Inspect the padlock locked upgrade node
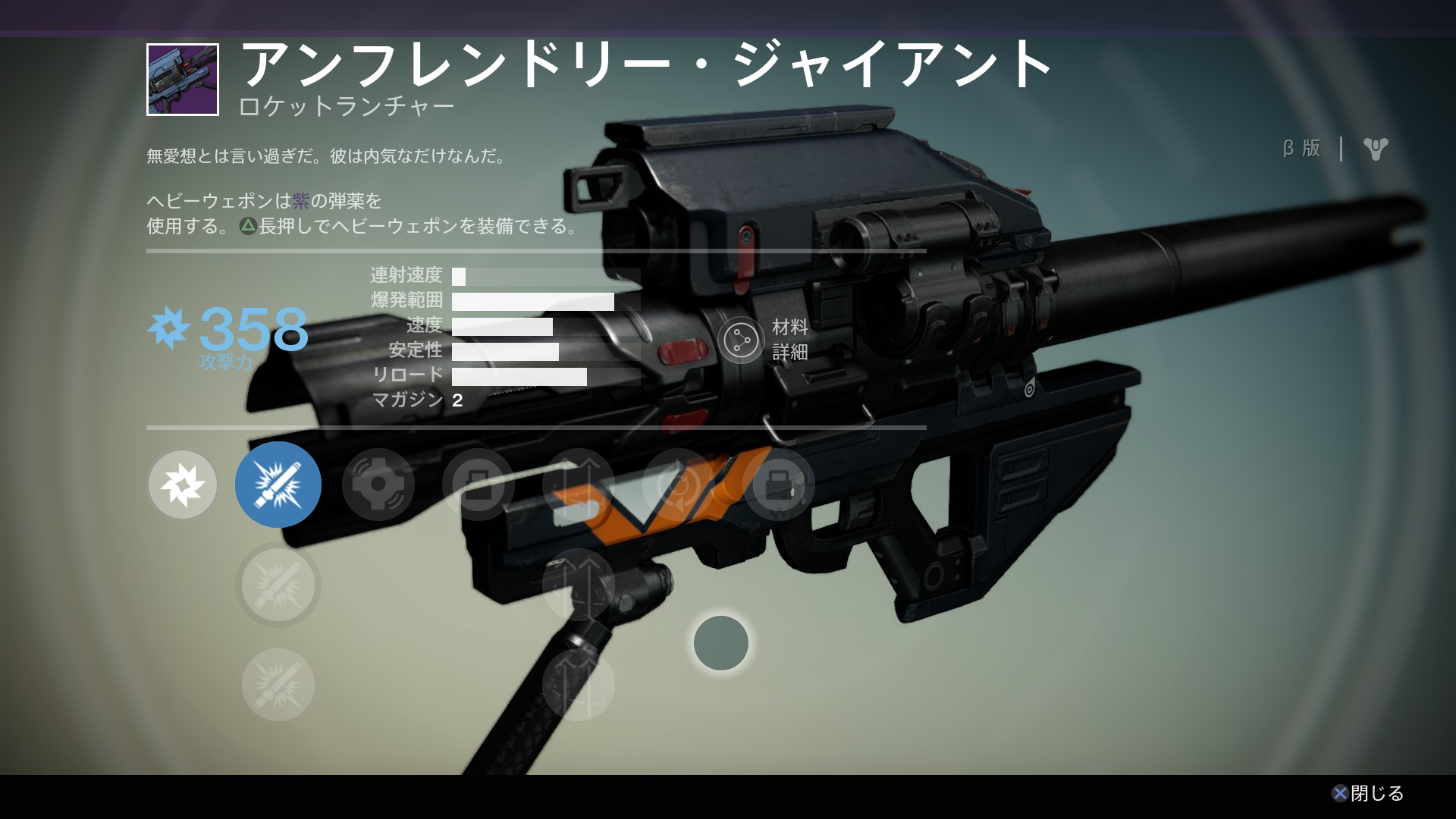Screen dimensions: 1456x819 point(778,485)
